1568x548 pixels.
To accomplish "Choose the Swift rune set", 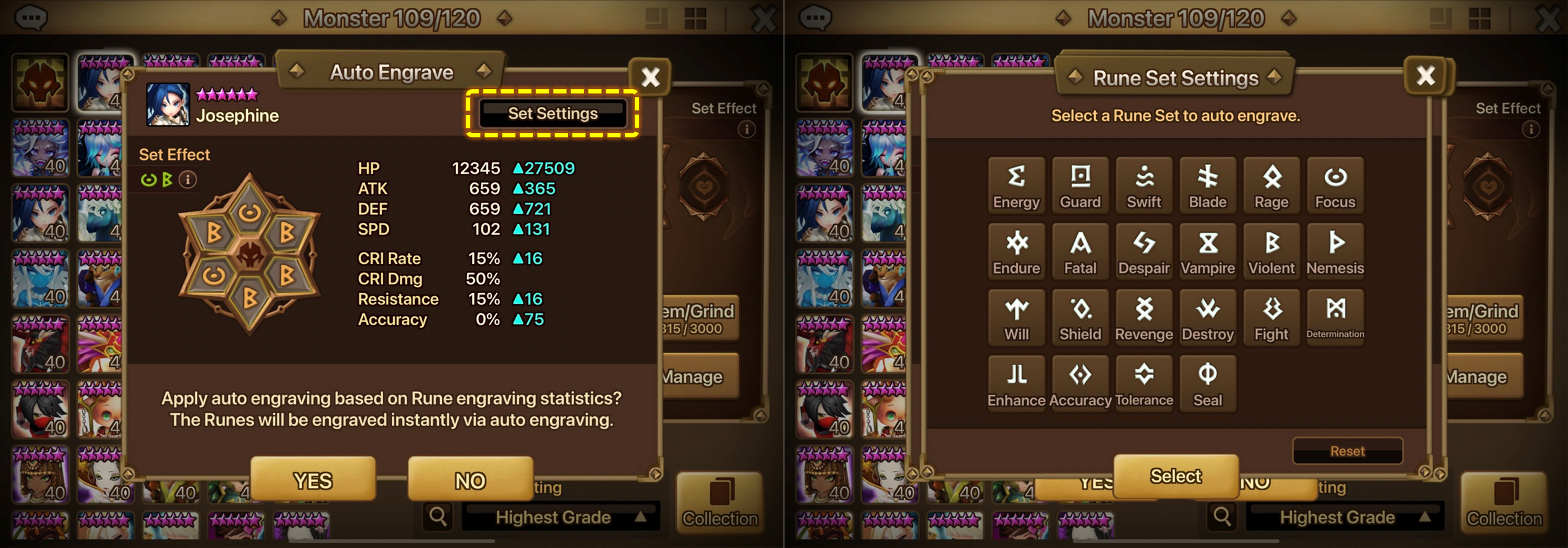I will [1144, 185].
